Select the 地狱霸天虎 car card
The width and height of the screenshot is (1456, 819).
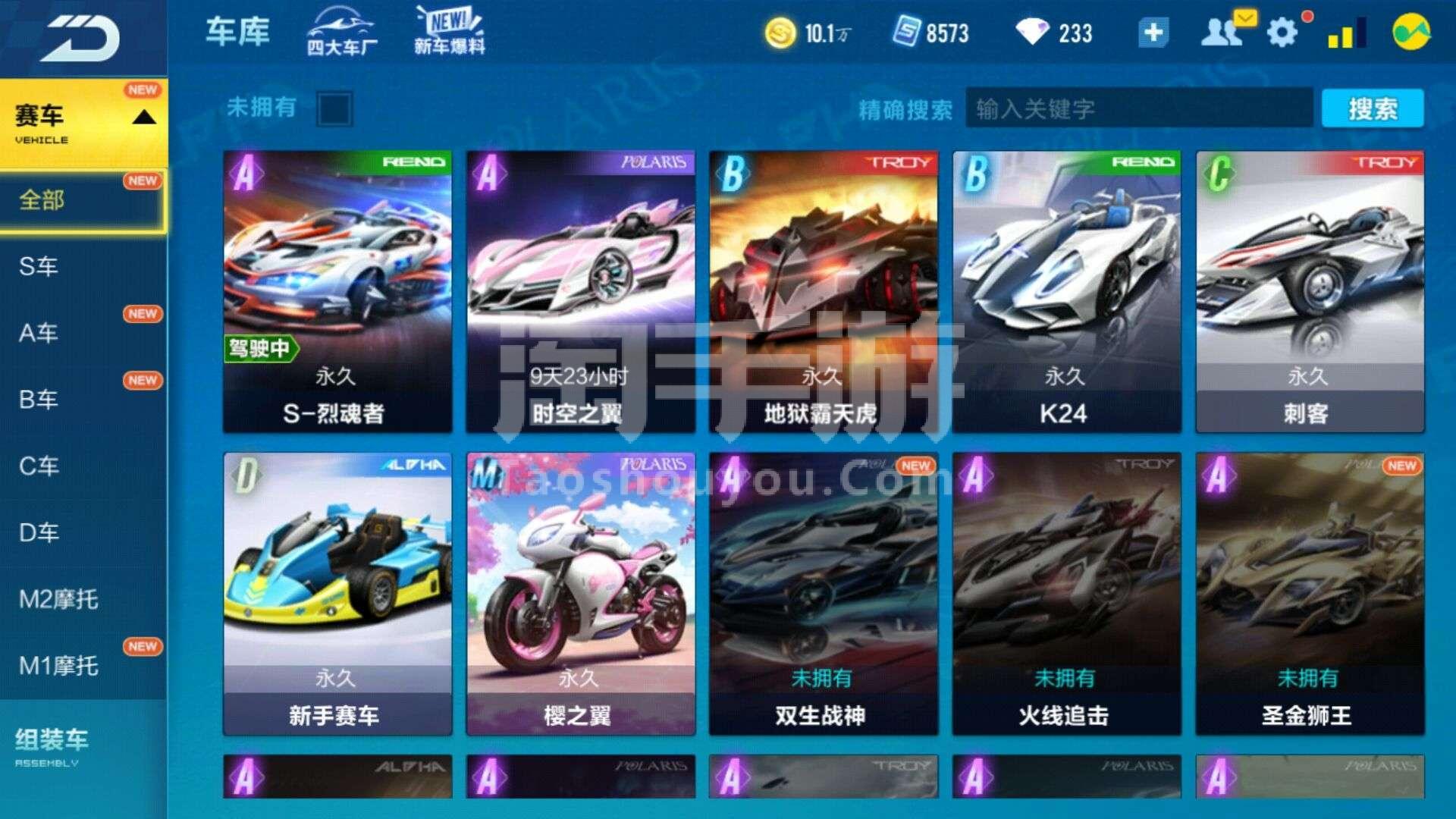(x=824, y=291)
